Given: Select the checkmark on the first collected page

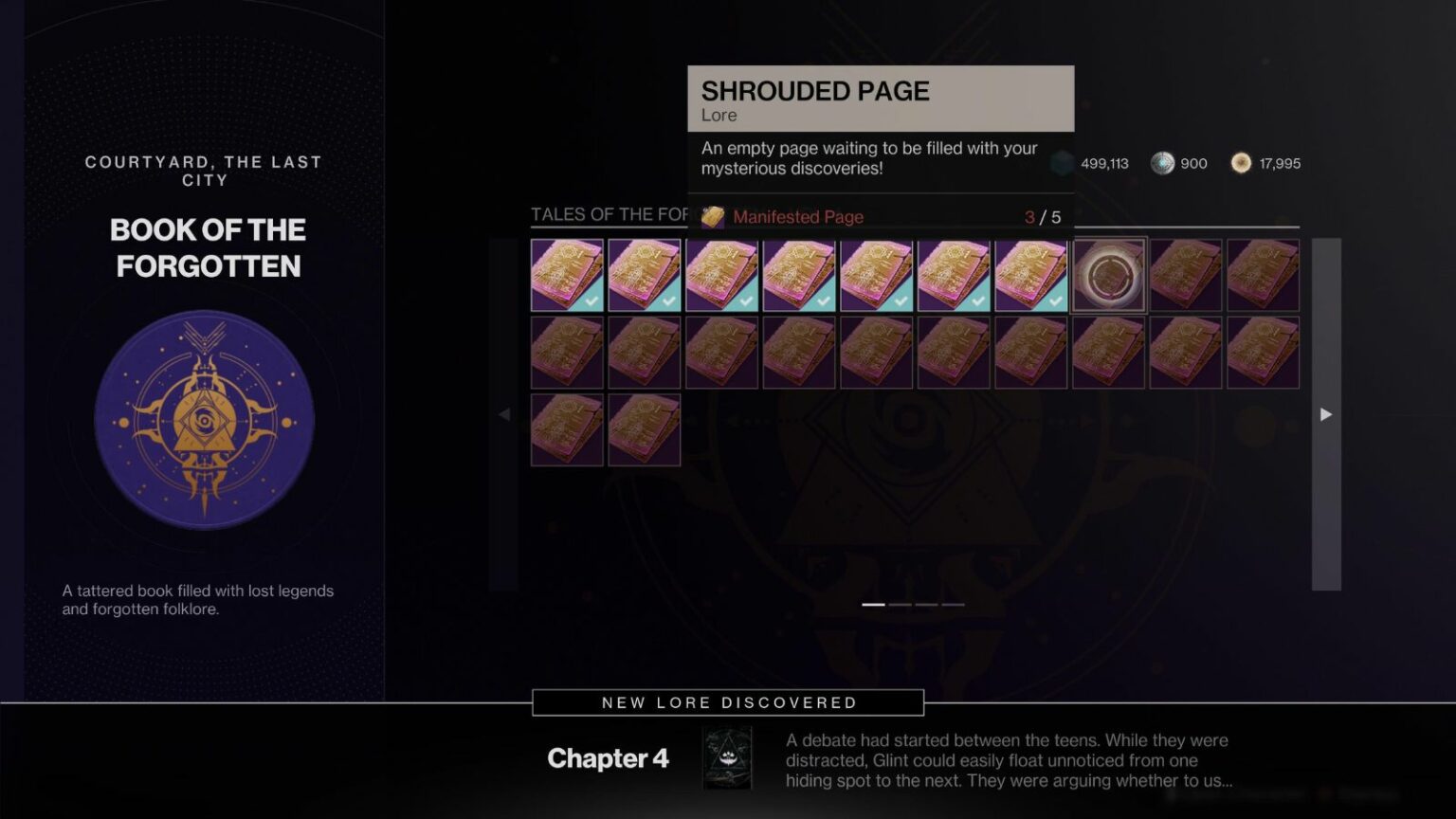Looking at the screenshot, I should [590, 300].
